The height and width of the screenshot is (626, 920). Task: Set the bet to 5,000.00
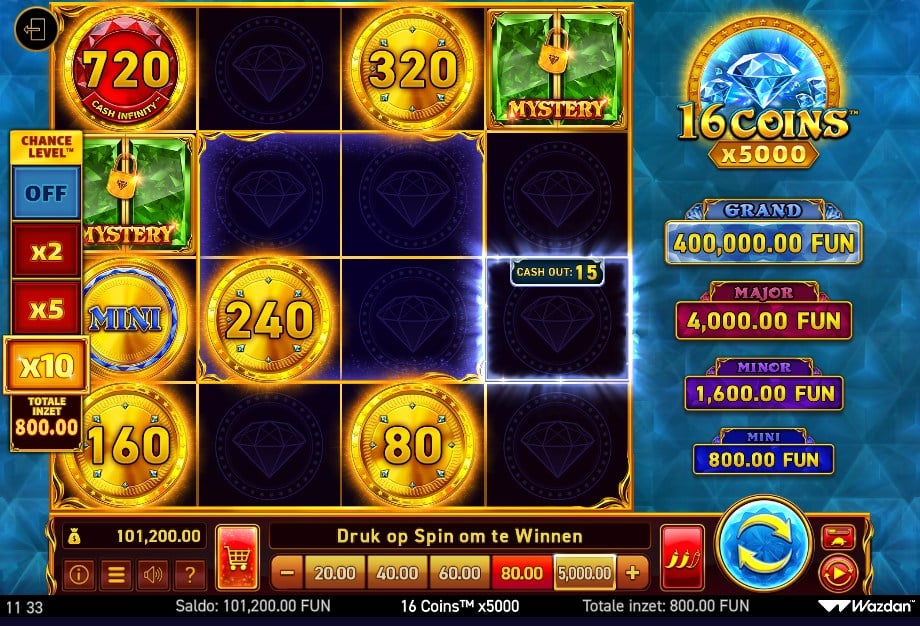click(584, 573)
